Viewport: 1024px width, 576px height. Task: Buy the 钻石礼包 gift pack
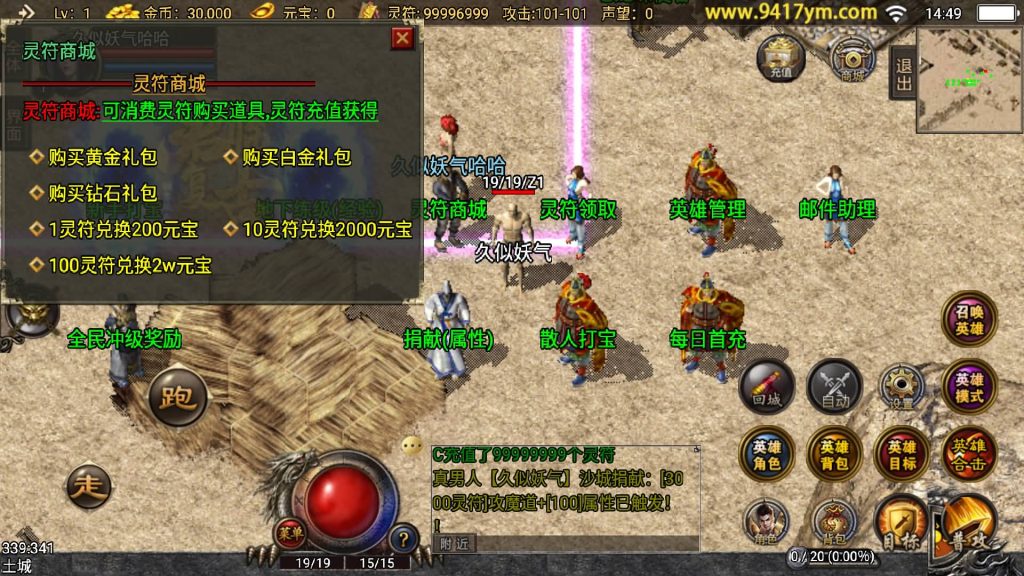[x=102, y=193]
